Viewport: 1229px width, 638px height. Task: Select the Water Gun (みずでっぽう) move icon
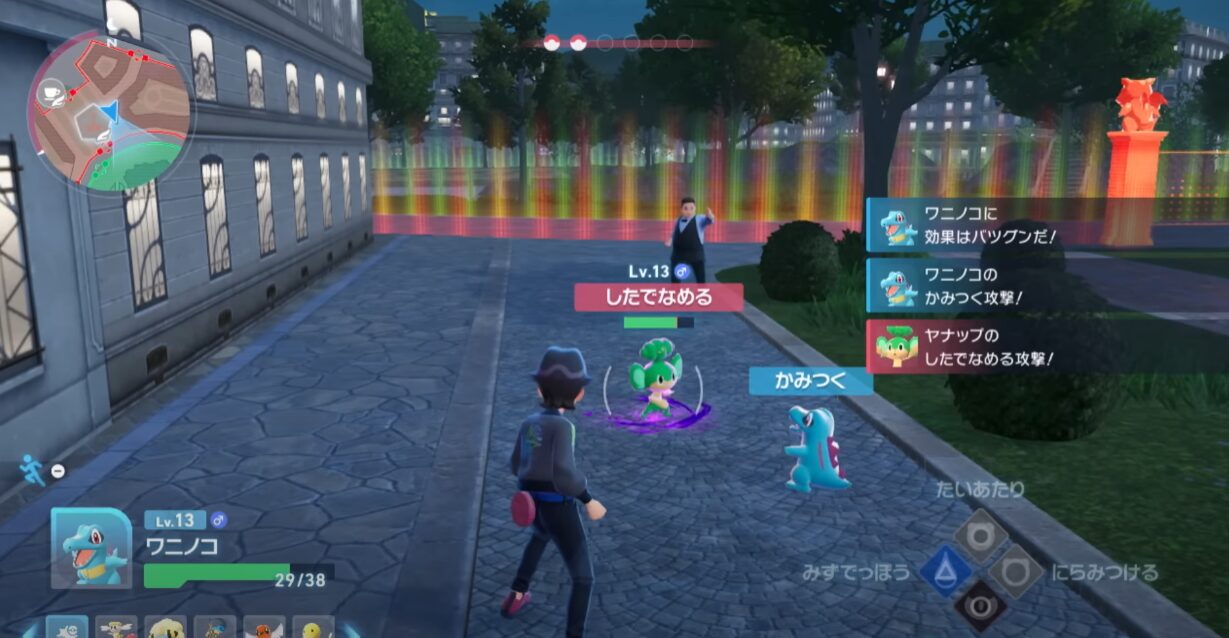pyautogui.click(x=945, y=572)
